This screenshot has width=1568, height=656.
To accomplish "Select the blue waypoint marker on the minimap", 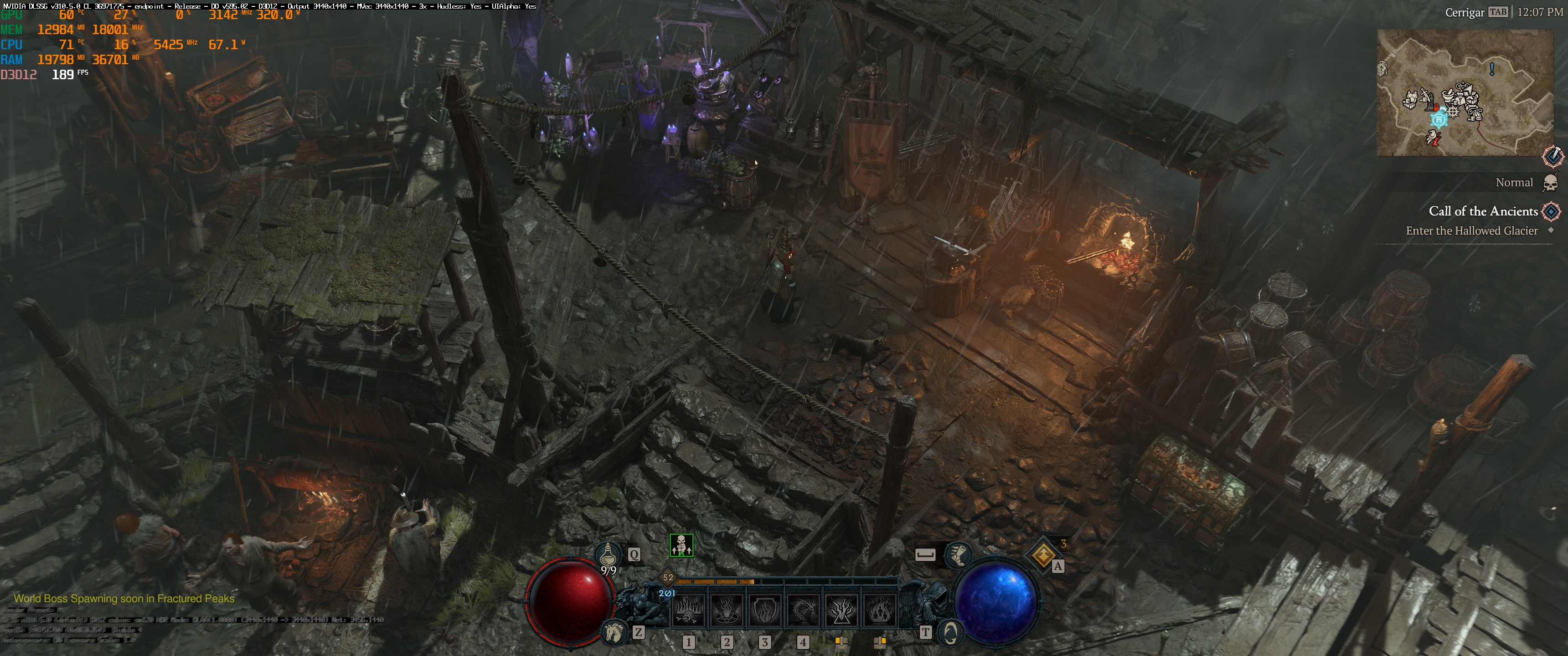I will pos(1439,118).
